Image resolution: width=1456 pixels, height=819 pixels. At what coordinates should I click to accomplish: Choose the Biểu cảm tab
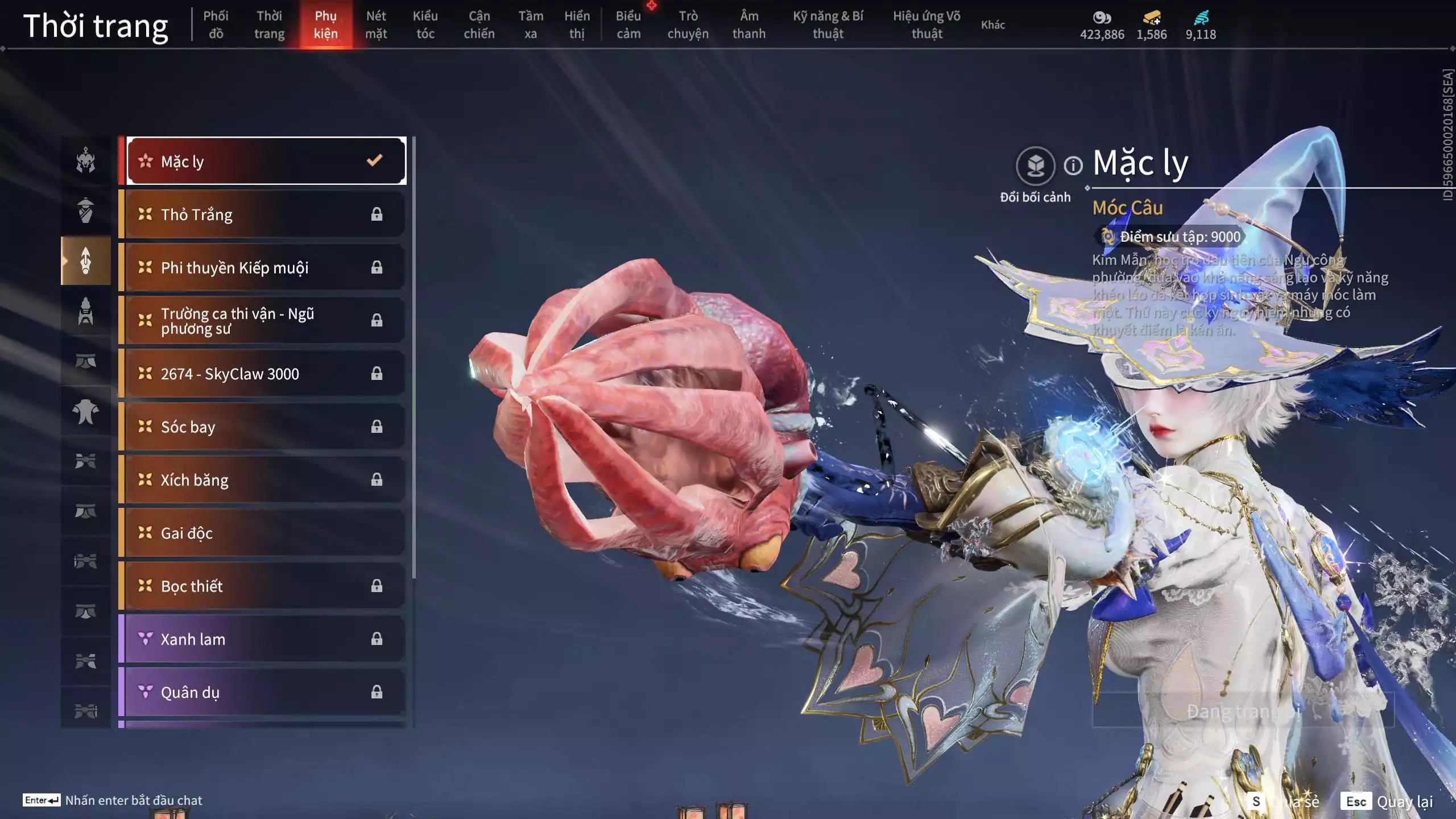point(628,25)
